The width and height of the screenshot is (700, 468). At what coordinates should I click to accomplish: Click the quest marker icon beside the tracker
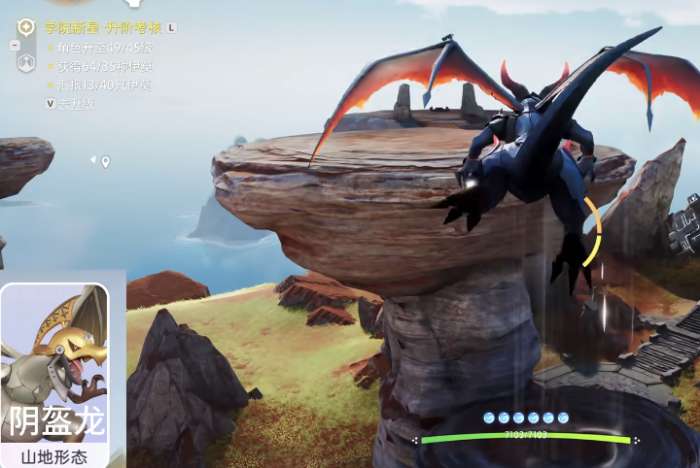27,27
